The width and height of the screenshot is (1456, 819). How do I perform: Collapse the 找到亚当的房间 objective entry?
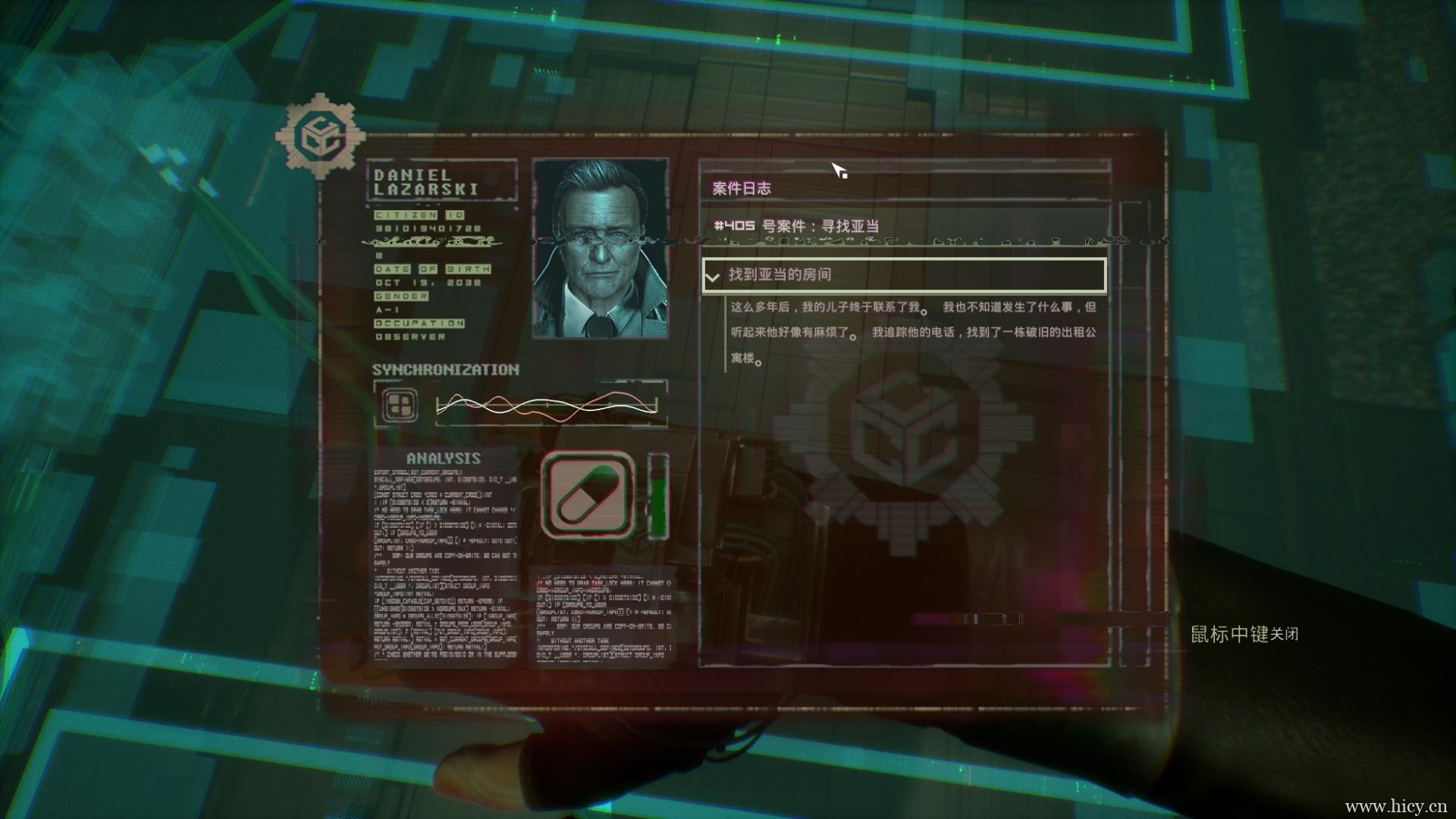pyautogui.click(x=712, y=277)
